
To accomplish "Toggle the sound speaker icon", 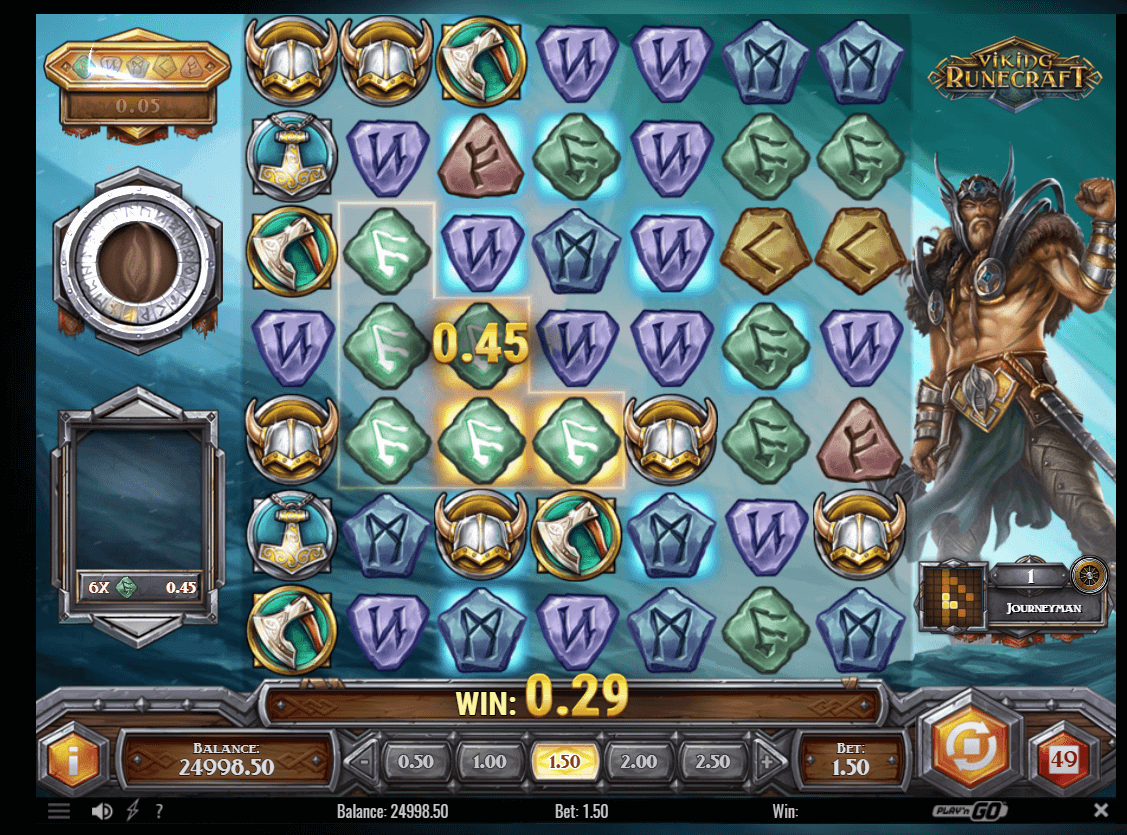I will coord(102,811).
